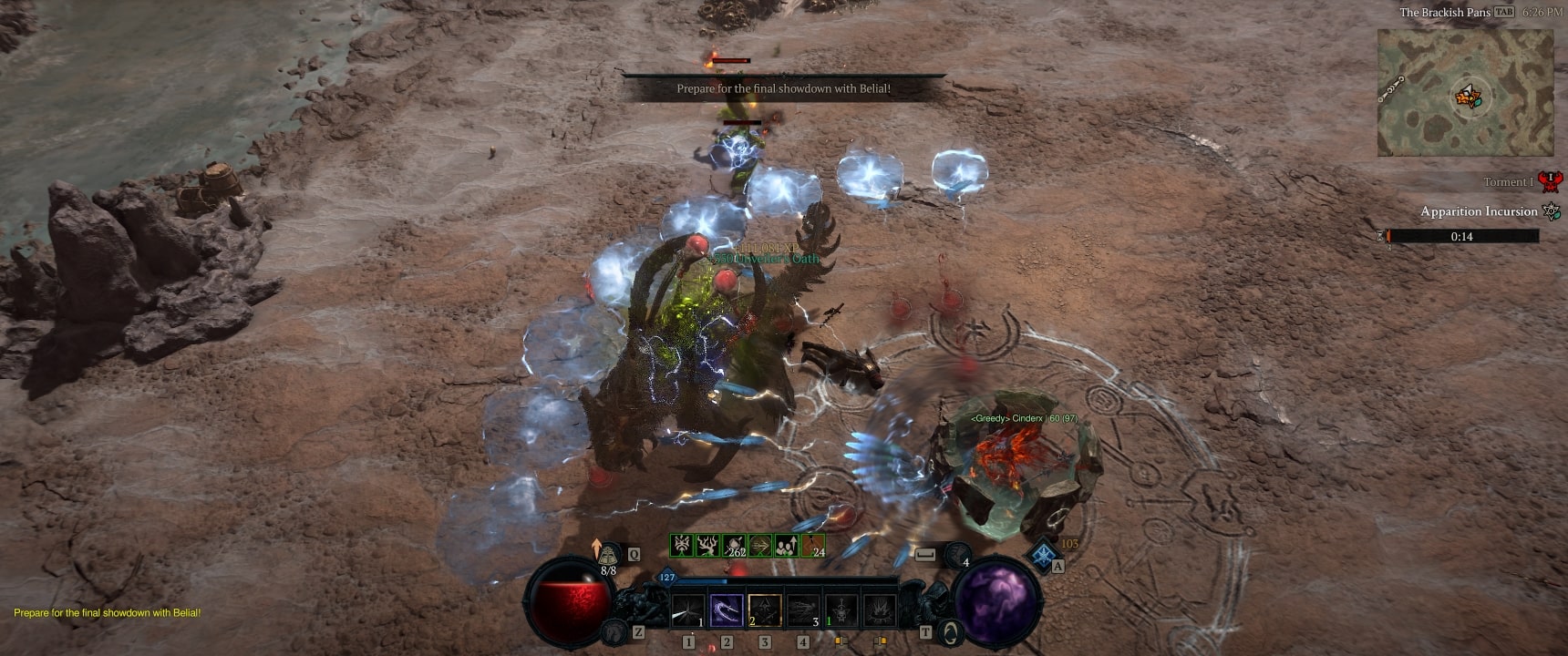Click the Torment I difficulty skull icon
The height and width of the screenshot is (656, 1568).
(x=1550, y=181)
